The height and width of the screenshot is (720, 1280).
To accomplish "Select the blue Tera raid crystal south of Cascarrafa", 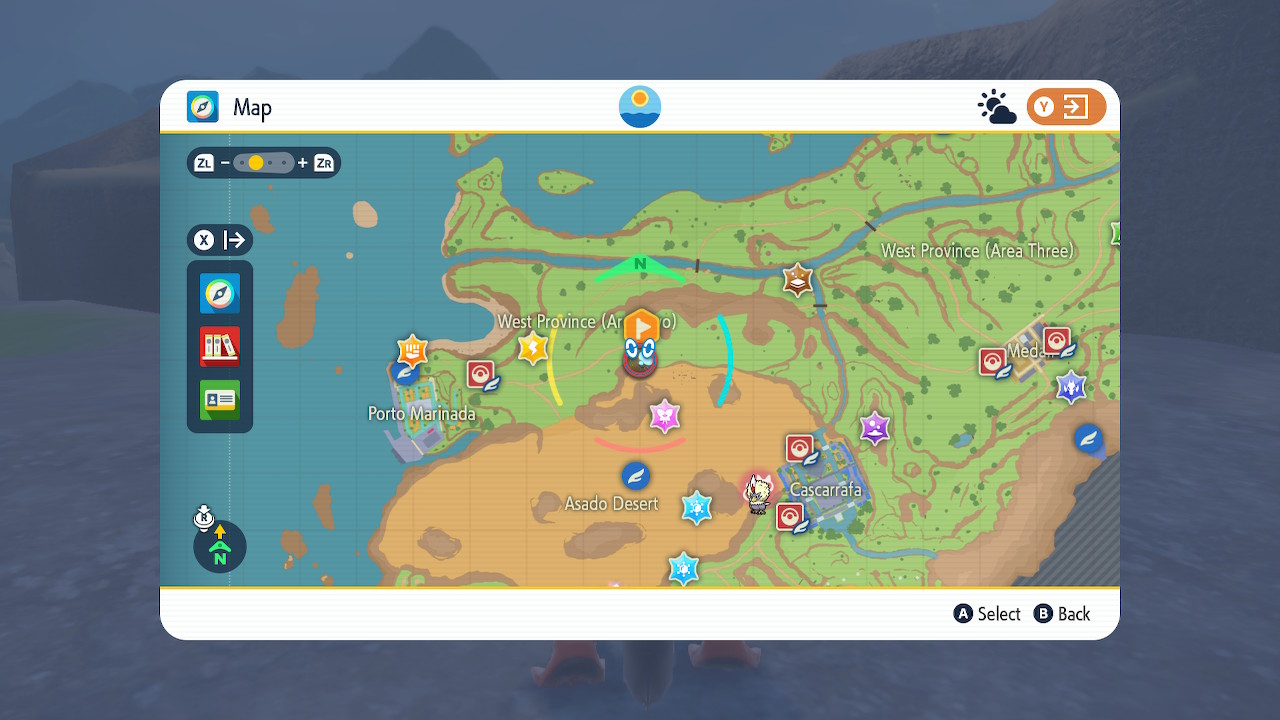I will (684, 567).
